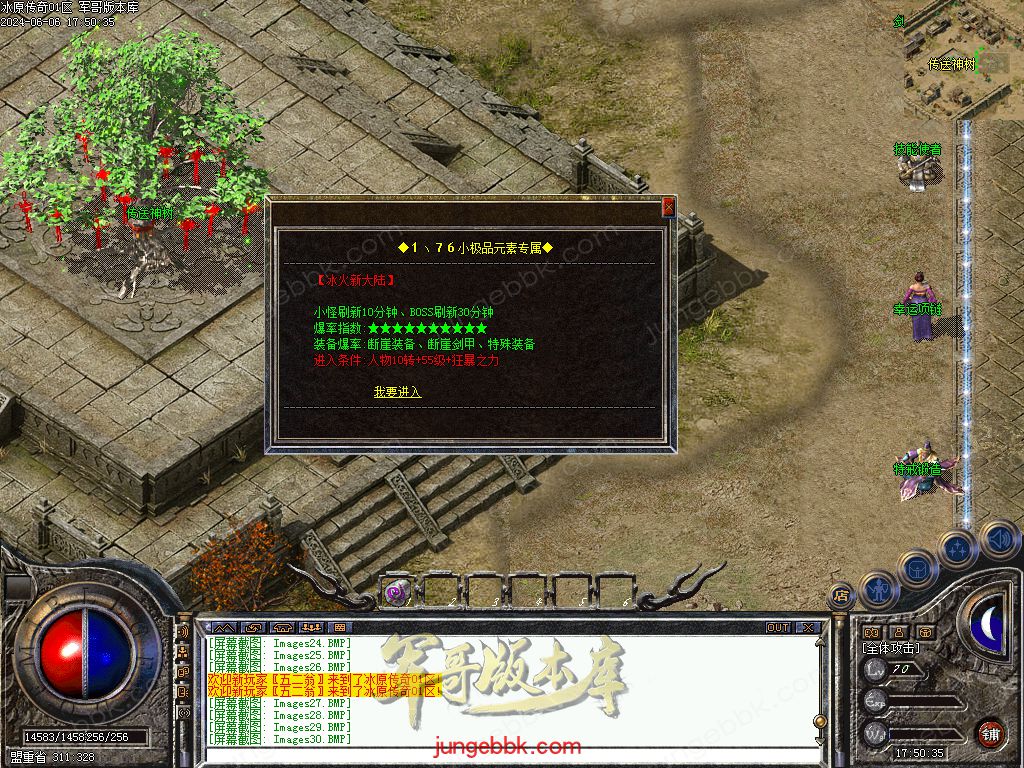Toggle the sound-wave chat channel button
Viewport: 1024px width, 768px height.
(x=183, y=632)
